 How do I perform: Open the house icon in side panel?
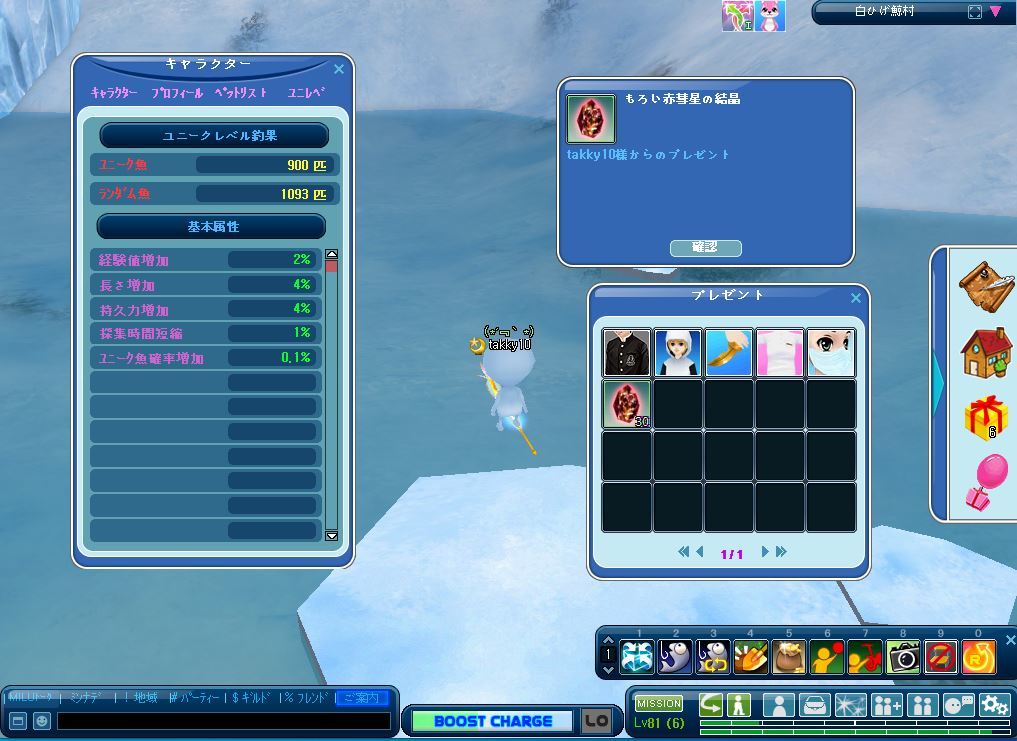click(x=985, y=352)
